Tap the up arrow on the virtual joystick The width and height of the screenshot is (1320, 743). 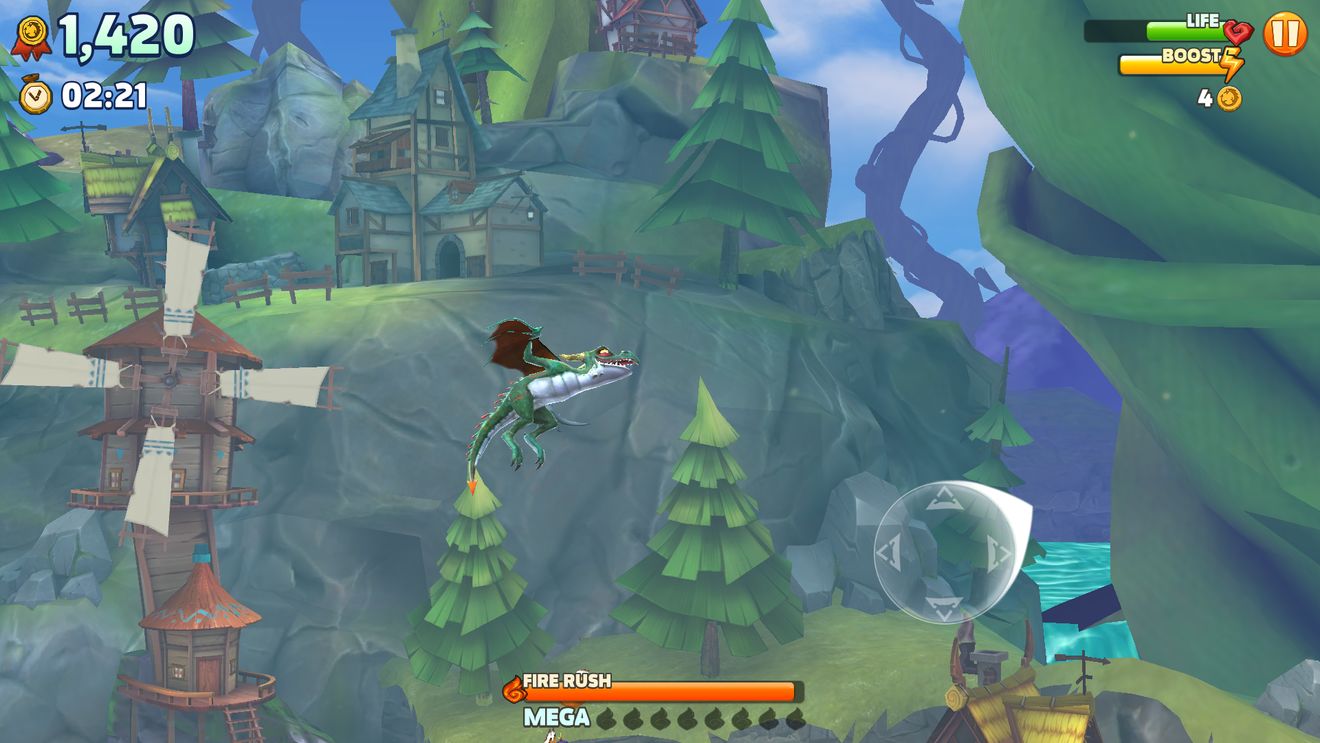coord(944,498)
